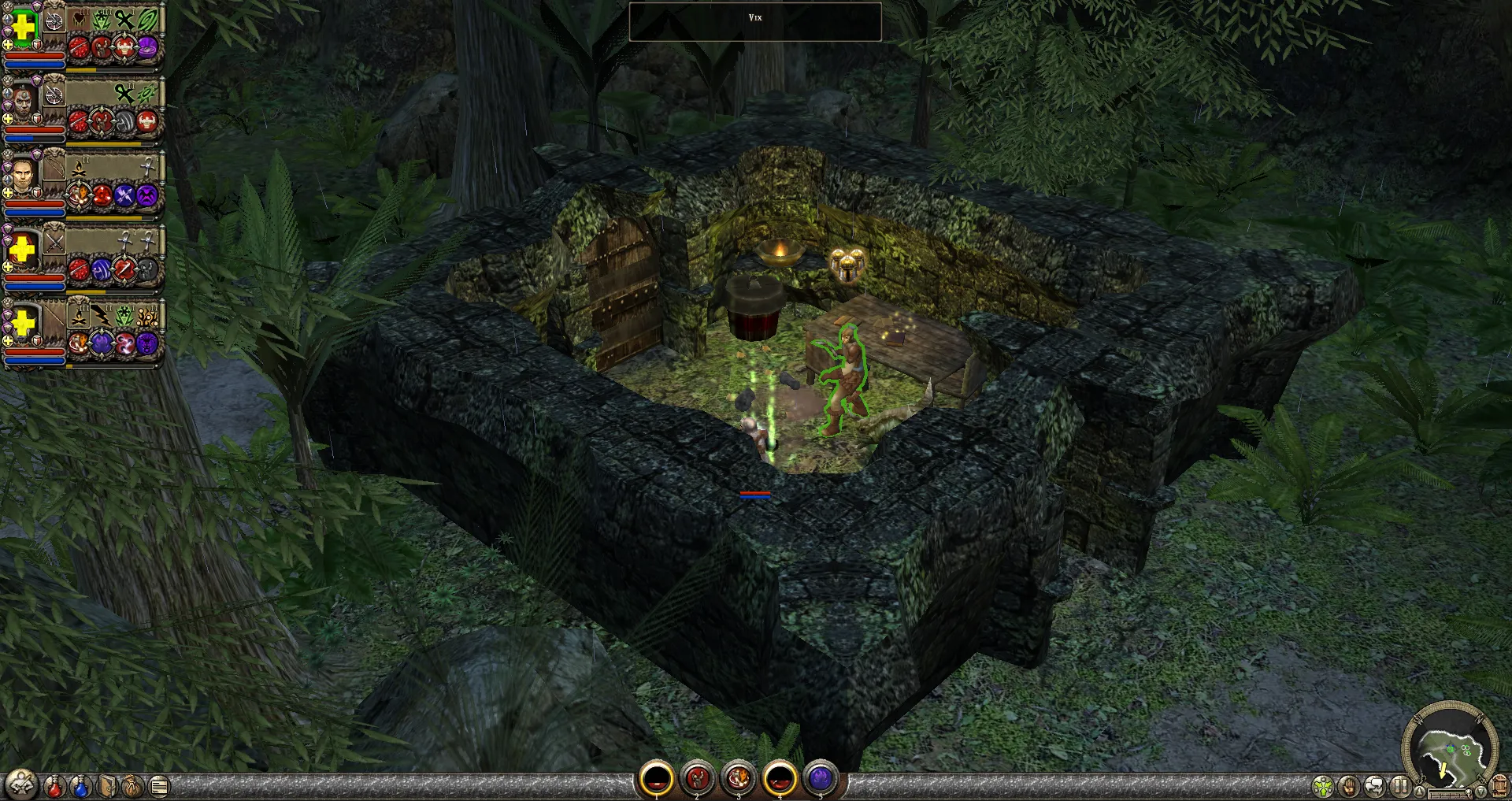Viewport: 1512px width, 801px height.
Task: Use the blue mana potion button
Action: 80,786
